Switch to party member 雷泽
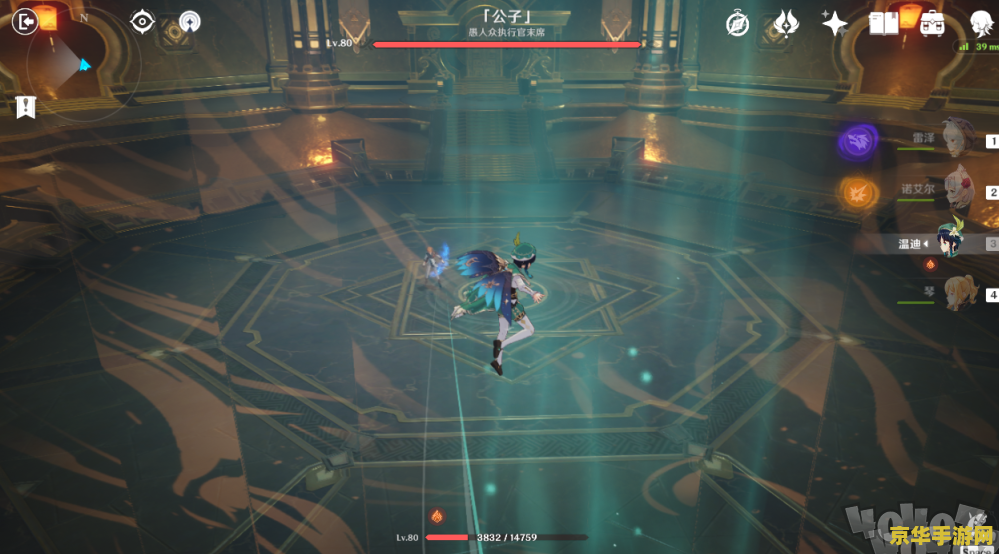999x554 pixels. coord(955,141)
